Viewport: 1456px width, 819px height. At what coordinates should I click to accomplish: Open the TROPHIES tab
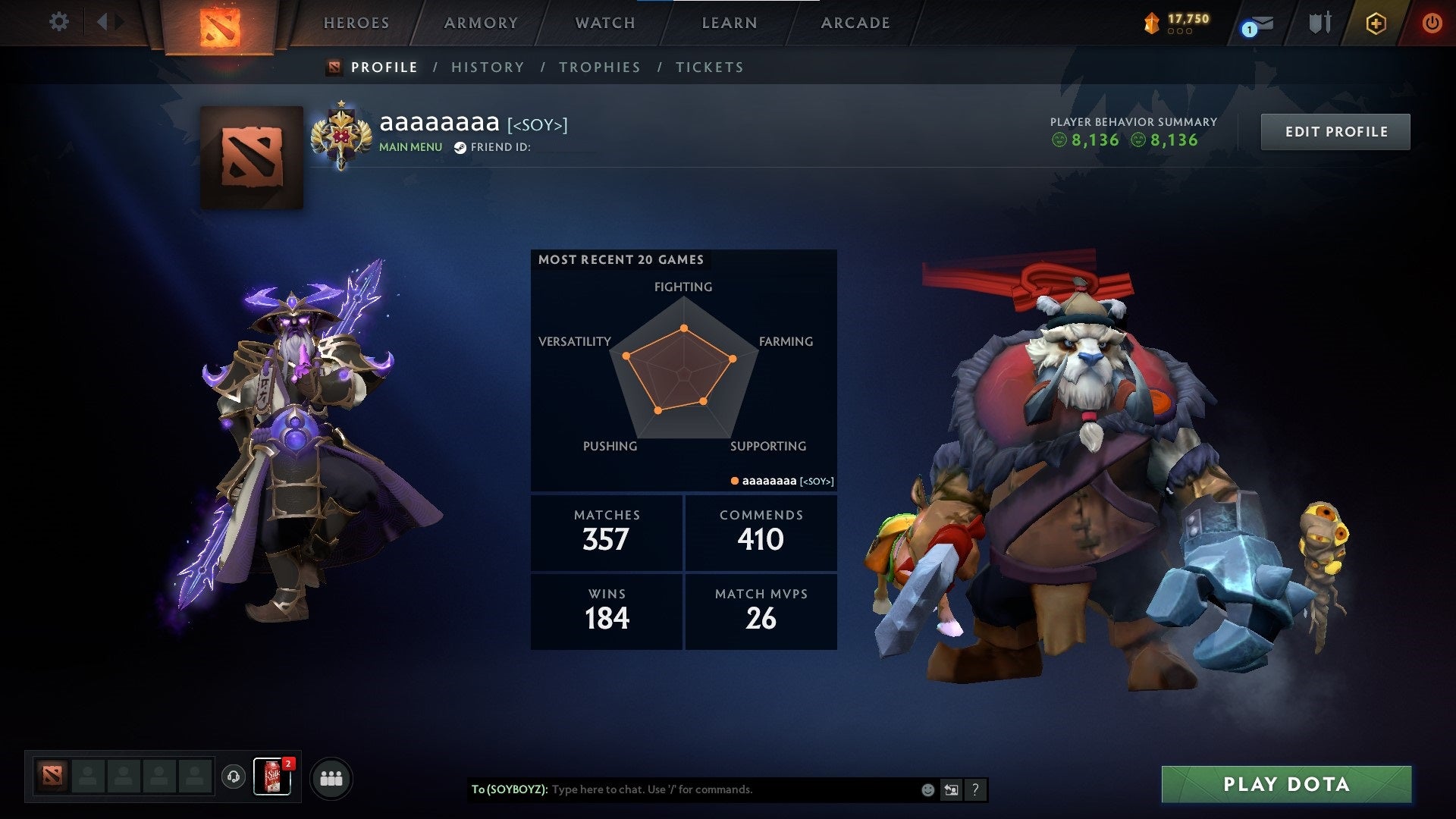point(599,67)
